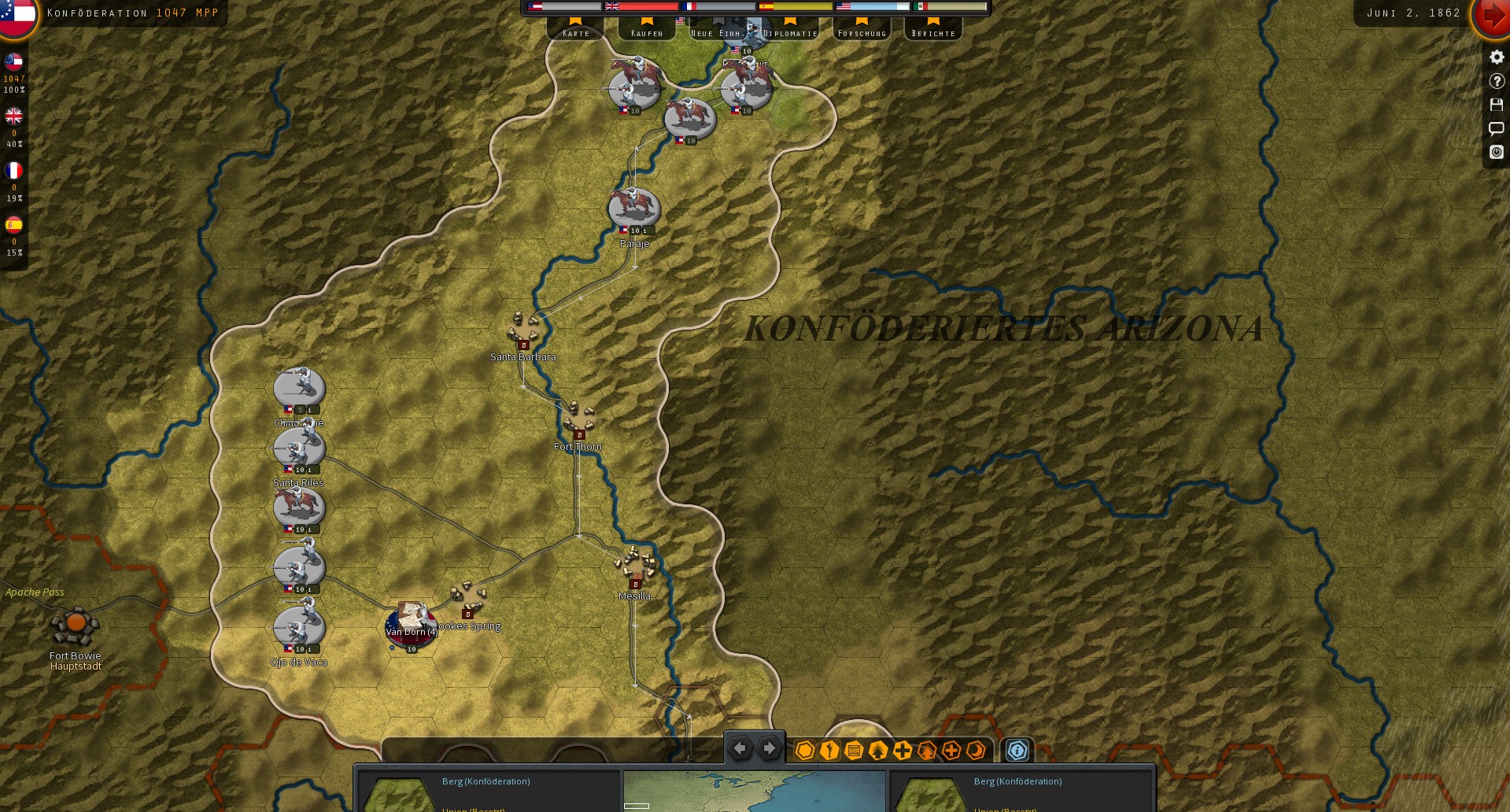Toggle the tree-arrow overlay icon in the toolbar
The image size is (1510, 812).
point(877,750)
